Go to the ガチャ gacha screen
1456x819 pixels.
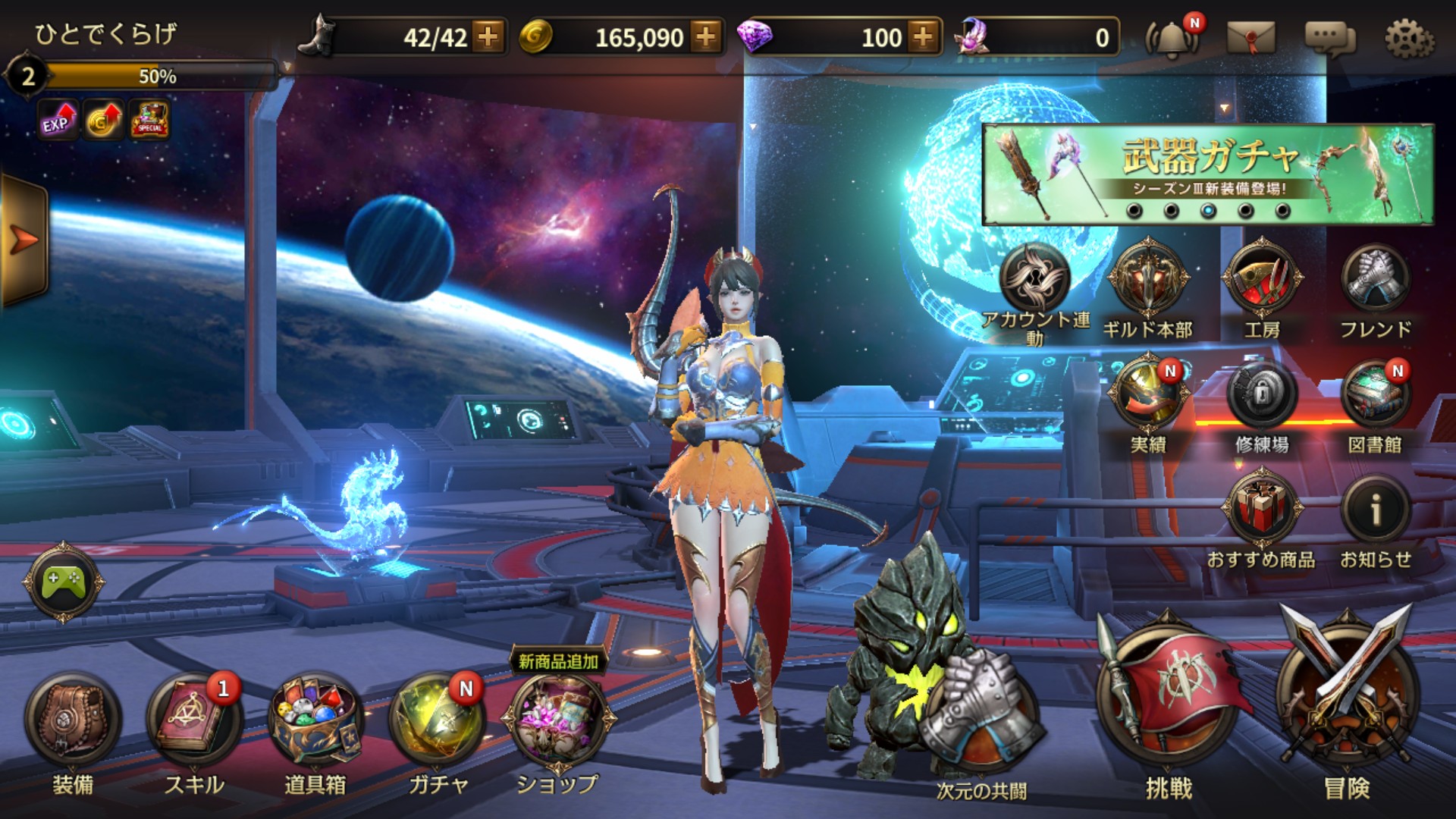[437, 721]
